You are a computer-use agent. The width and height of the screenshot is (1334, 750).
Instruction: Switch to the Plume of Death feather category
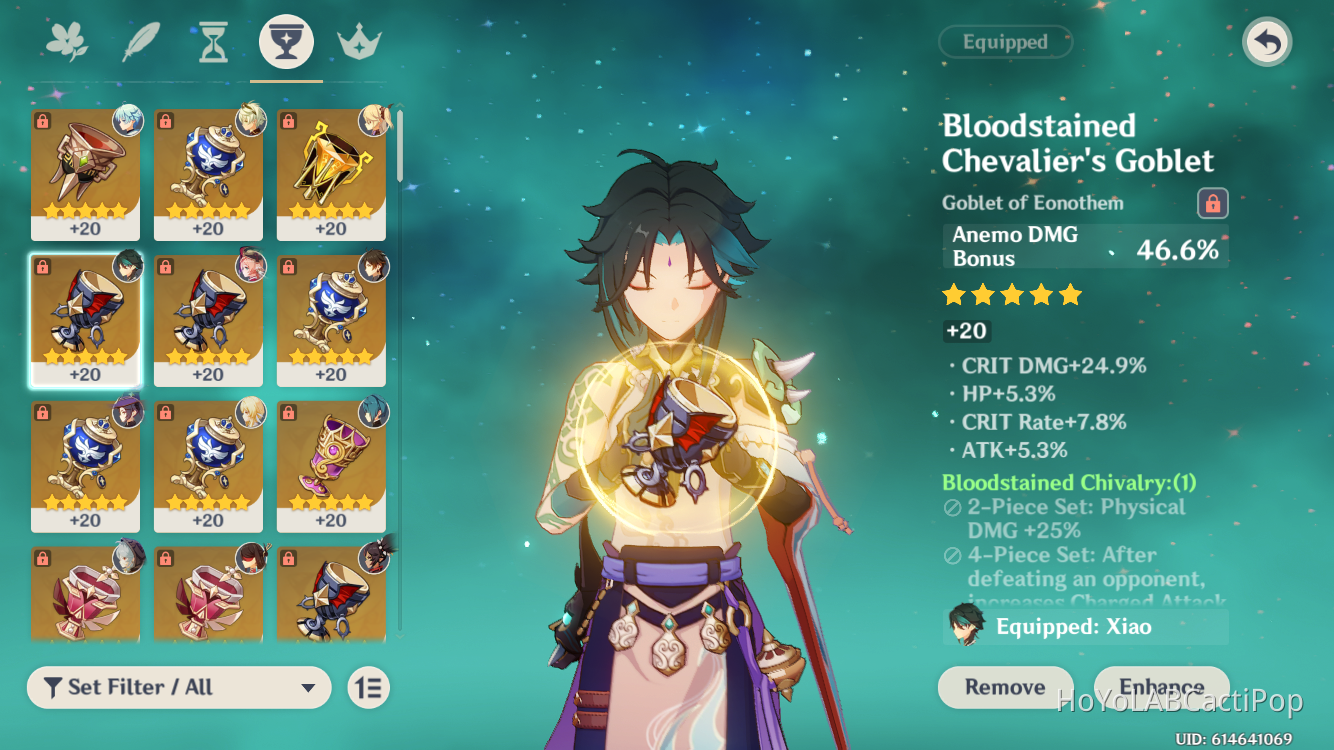(141, 40)
